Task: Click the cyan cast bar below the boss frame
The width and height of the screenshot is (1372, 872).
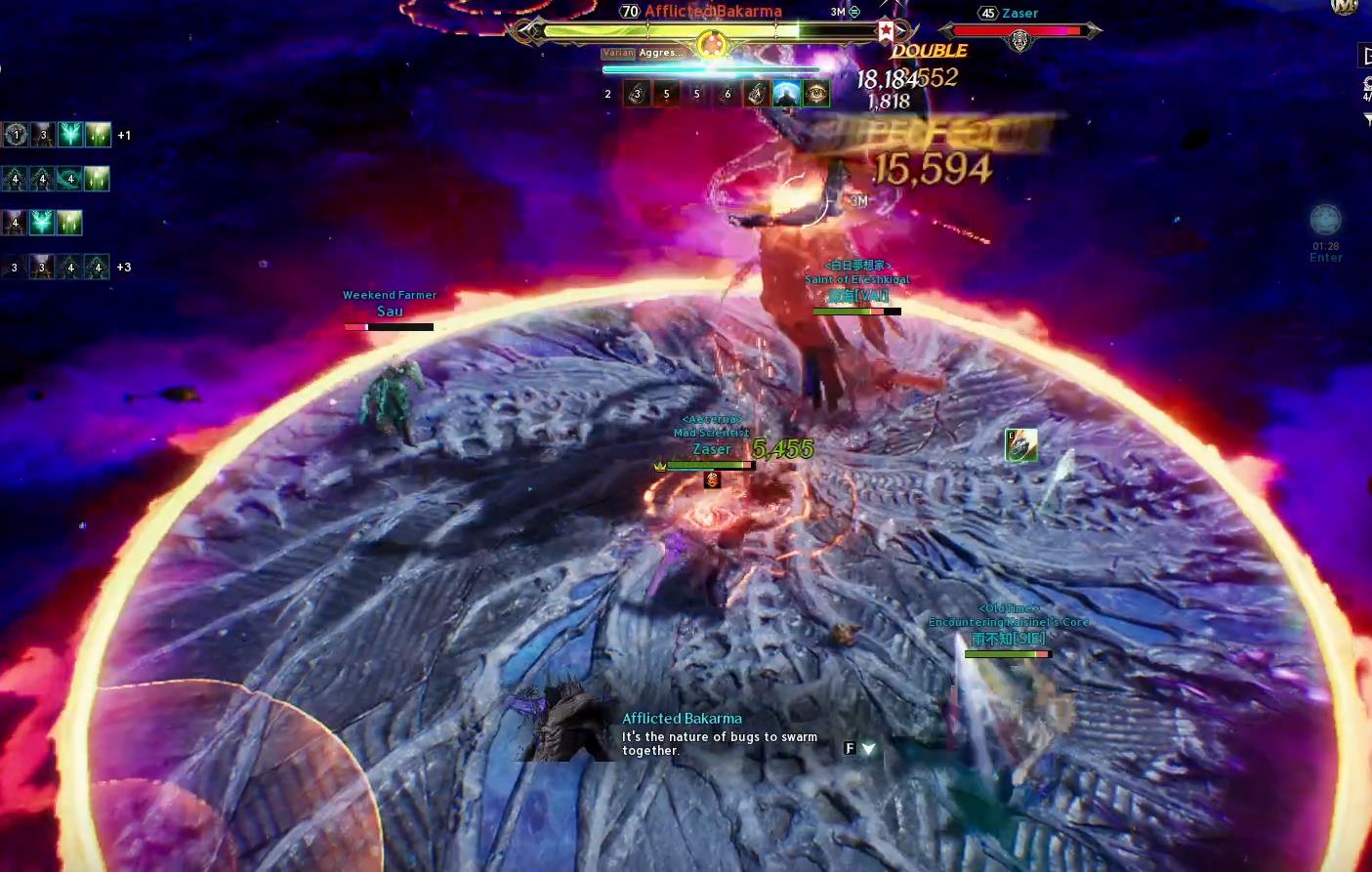Action: coord(711,68)
